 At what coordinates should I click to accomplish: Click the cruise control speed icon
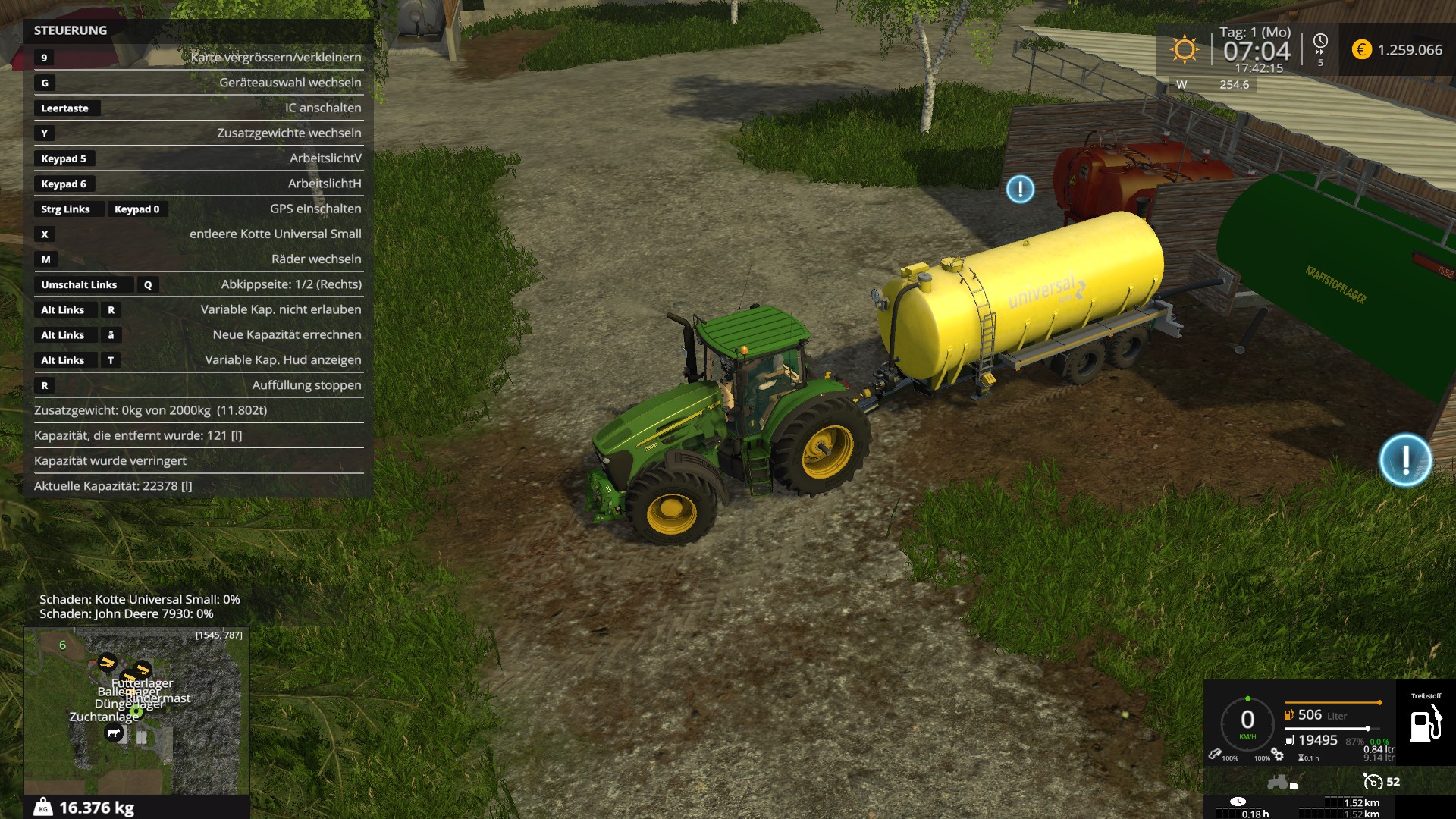[x=1373, y=781]
